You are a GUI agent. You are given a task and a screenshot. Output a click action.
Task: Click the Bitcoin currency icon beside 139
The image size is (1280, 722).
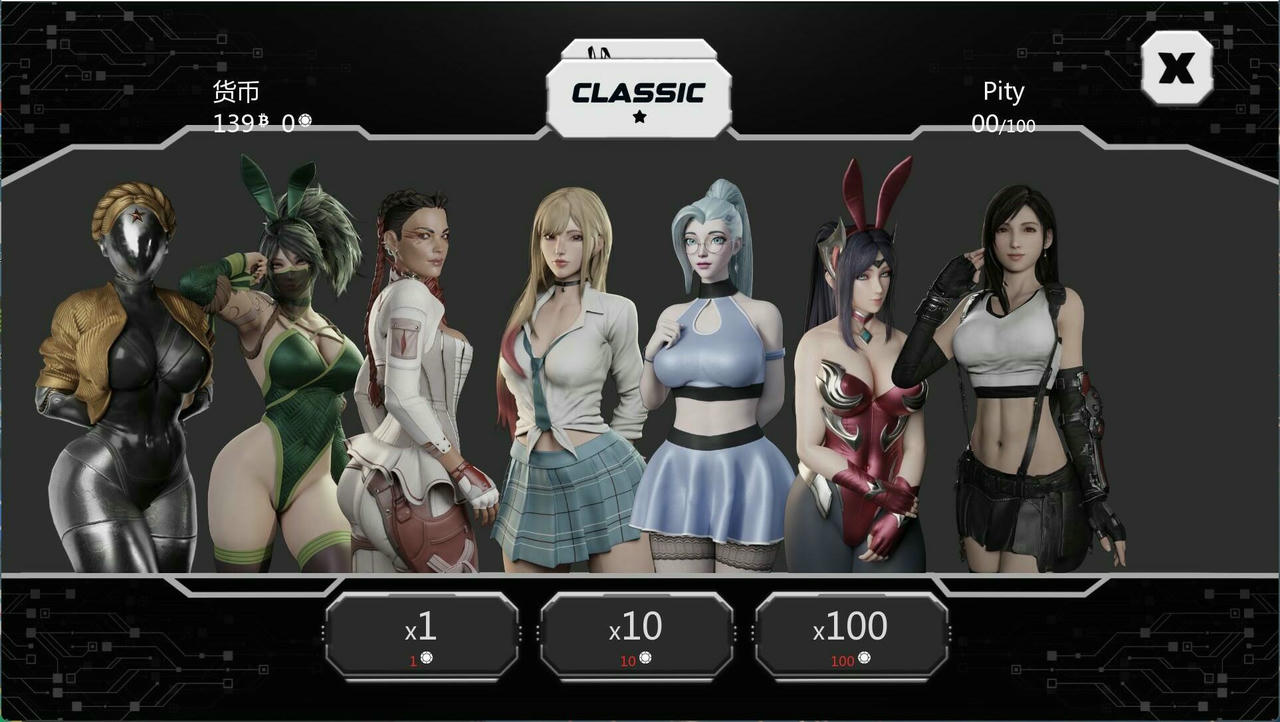264,121
